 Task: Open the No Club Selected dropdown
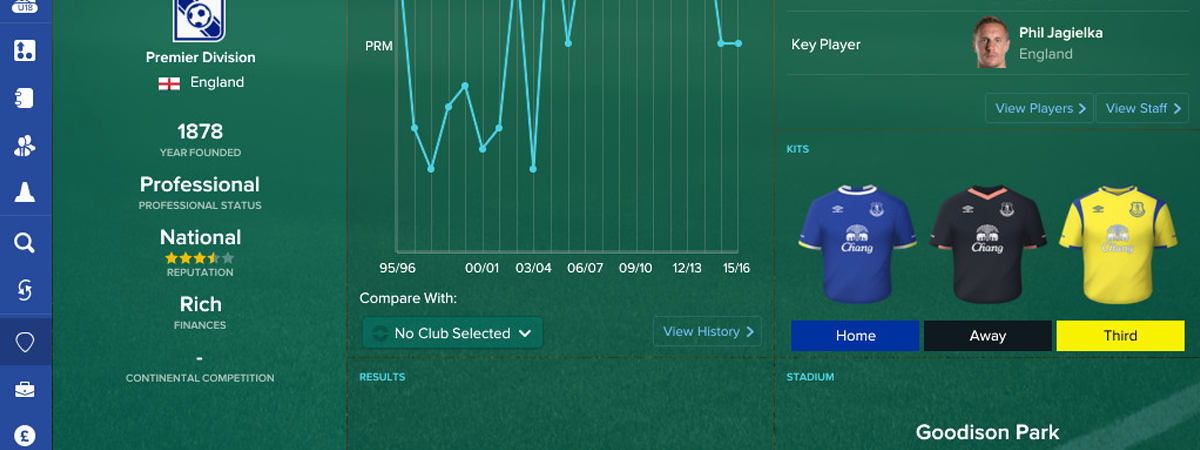[452, 333]
